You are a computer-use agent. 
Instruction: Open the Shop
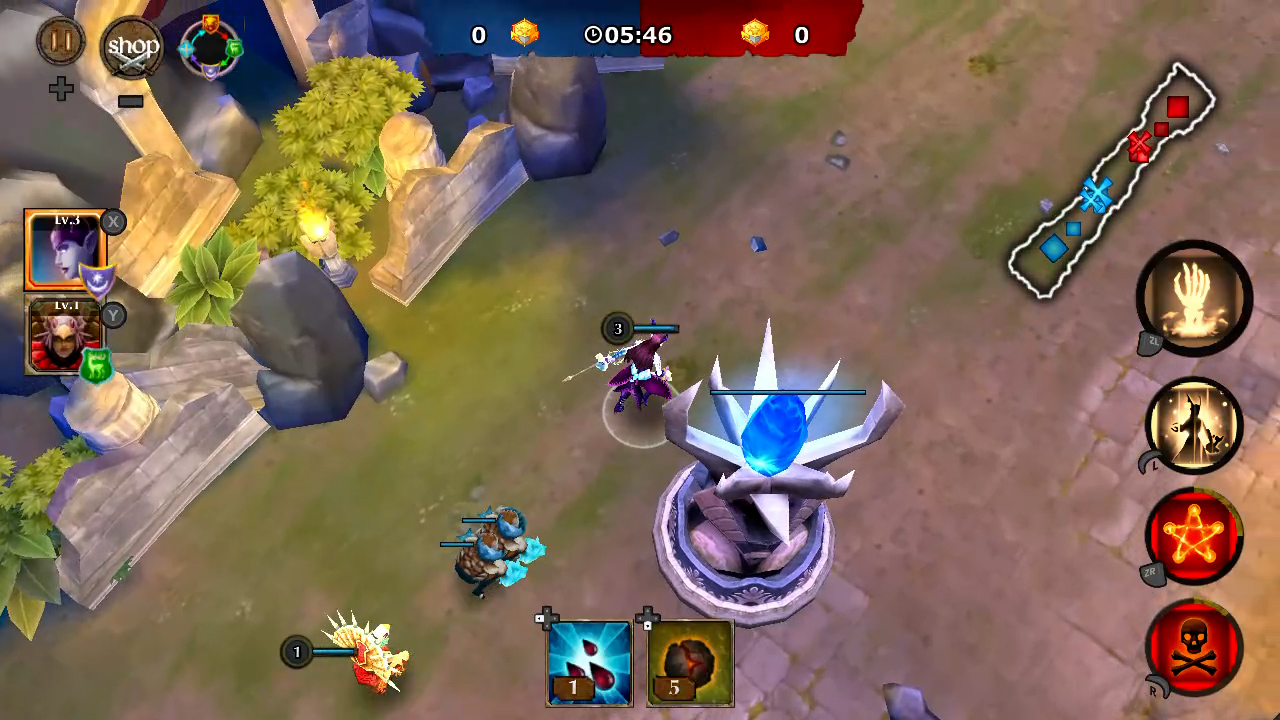(130, 45)
